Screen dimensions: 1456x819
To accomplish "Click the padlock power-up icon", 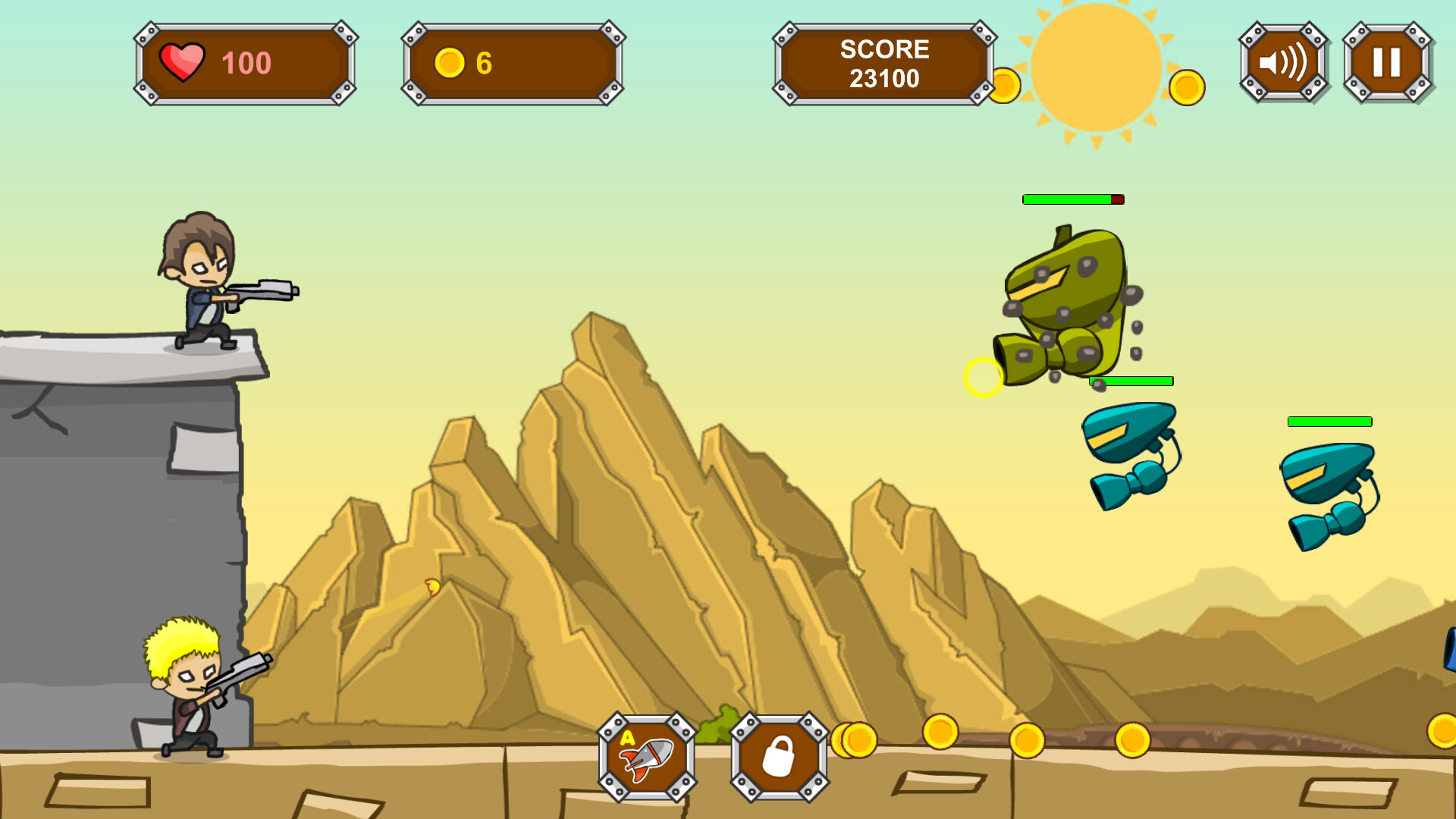I will (x=779, y=755).
